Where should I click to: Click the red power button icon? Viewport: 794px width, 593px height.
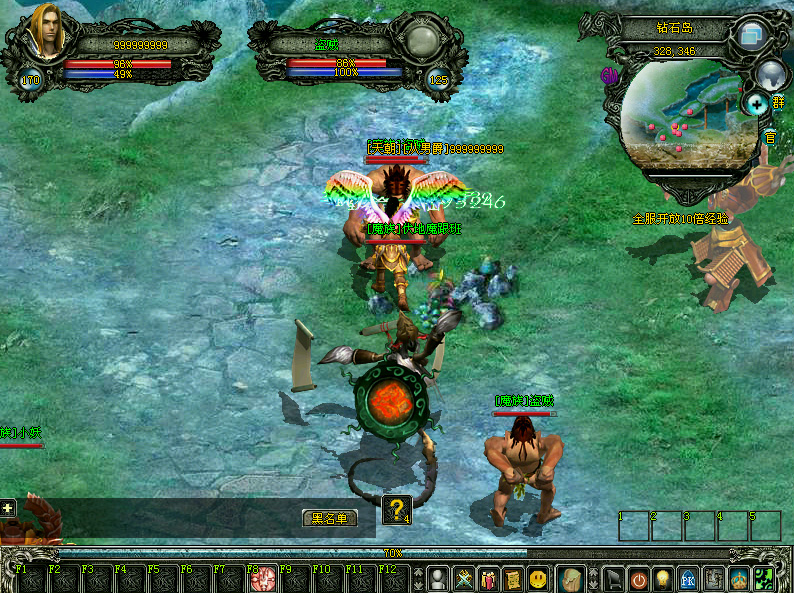click(640, 578)
